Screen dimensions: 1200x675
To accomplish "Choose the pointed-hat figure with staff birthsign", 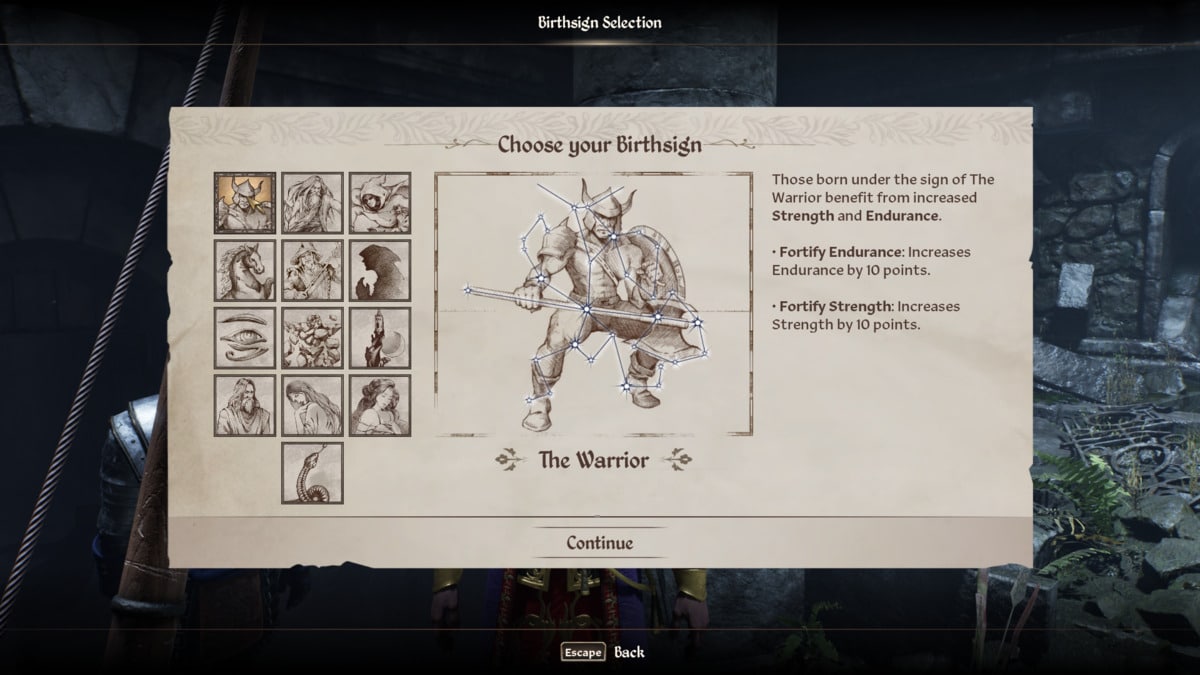I will [x=312, y=270].
